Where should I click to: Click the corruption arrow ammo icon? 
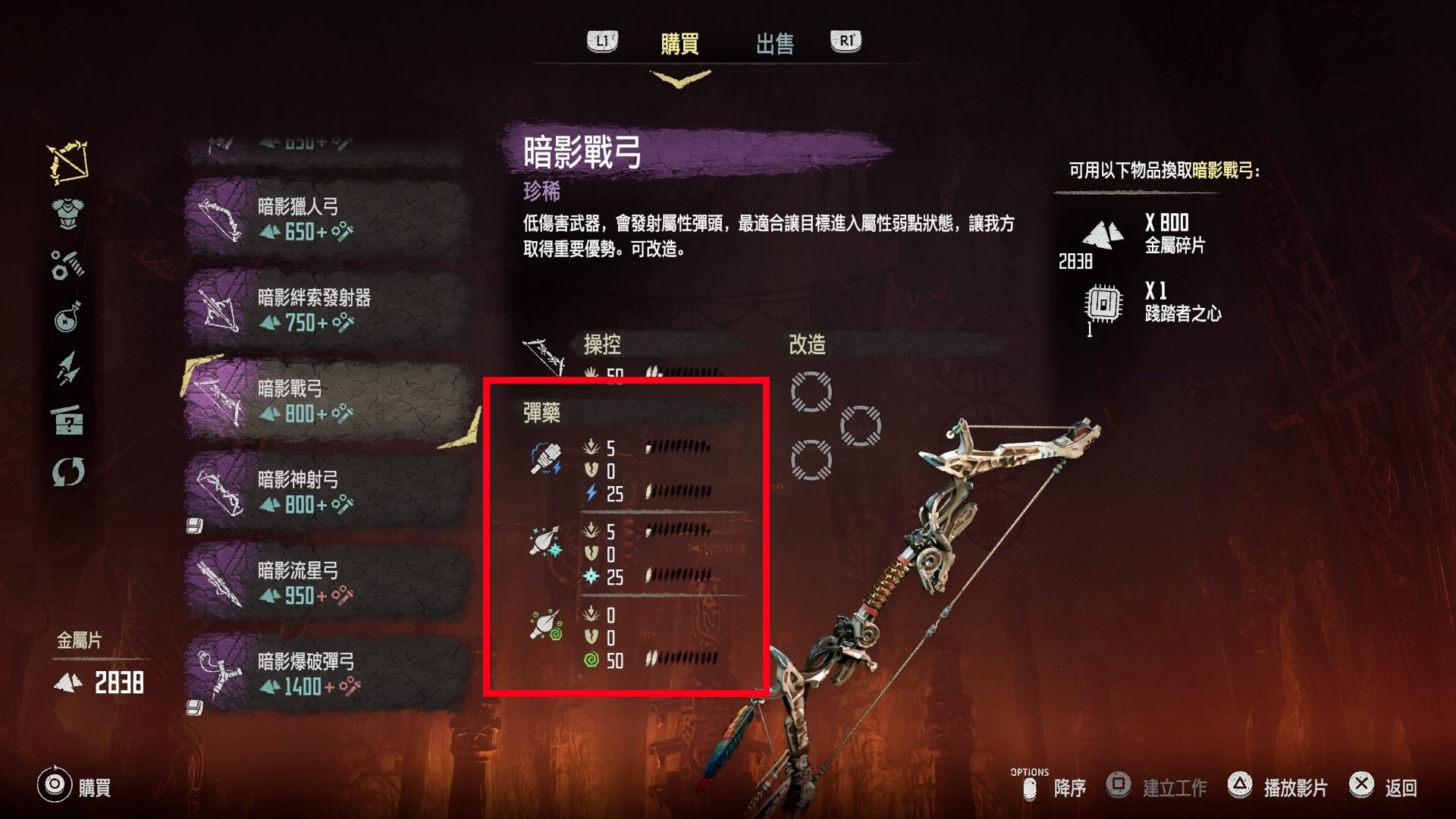click(546, 626)
